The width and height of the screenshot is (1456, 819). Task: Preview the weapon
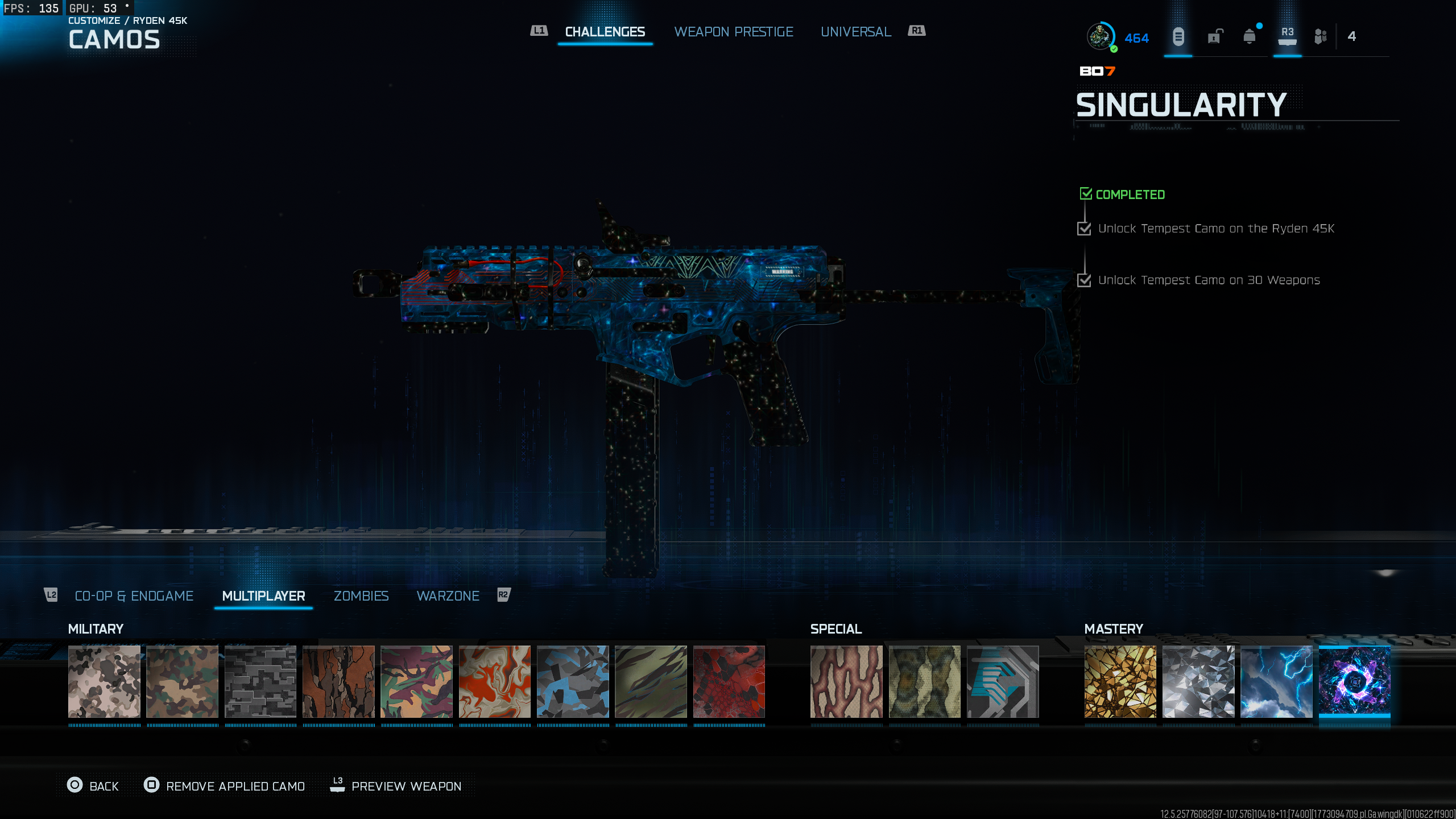(396, 786)
